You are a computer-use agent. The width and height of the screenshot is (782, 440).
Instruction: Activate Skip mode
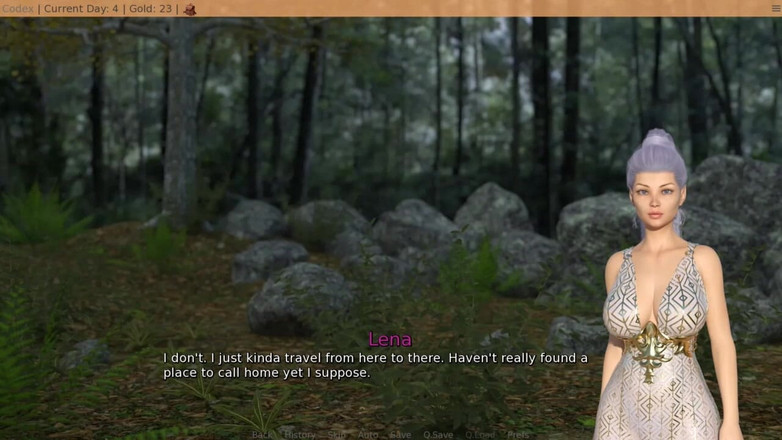pyautogui.click(x=337, y=435)
